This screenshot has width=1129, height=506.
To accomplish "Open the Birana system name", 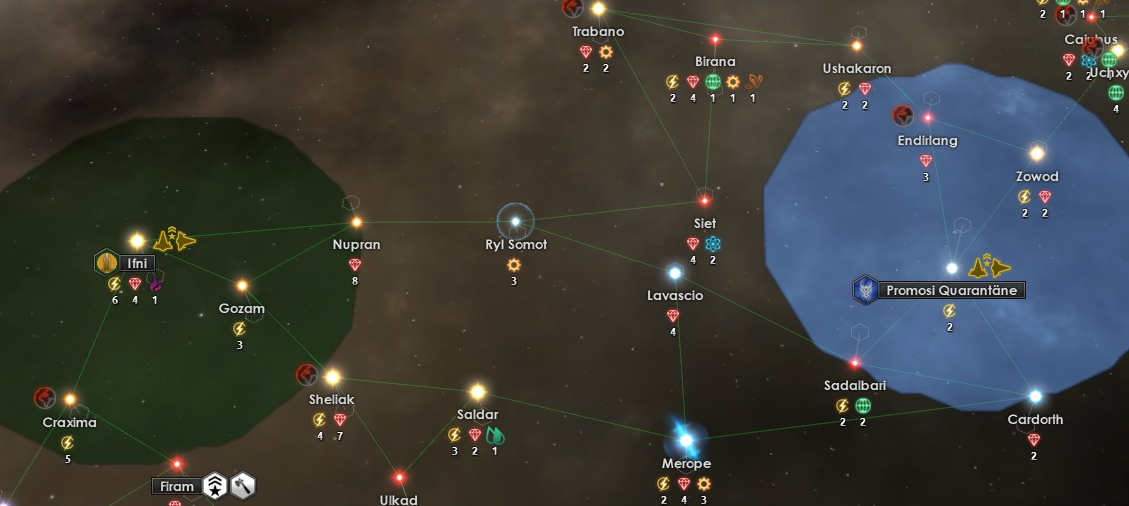I will click(715, 62).
